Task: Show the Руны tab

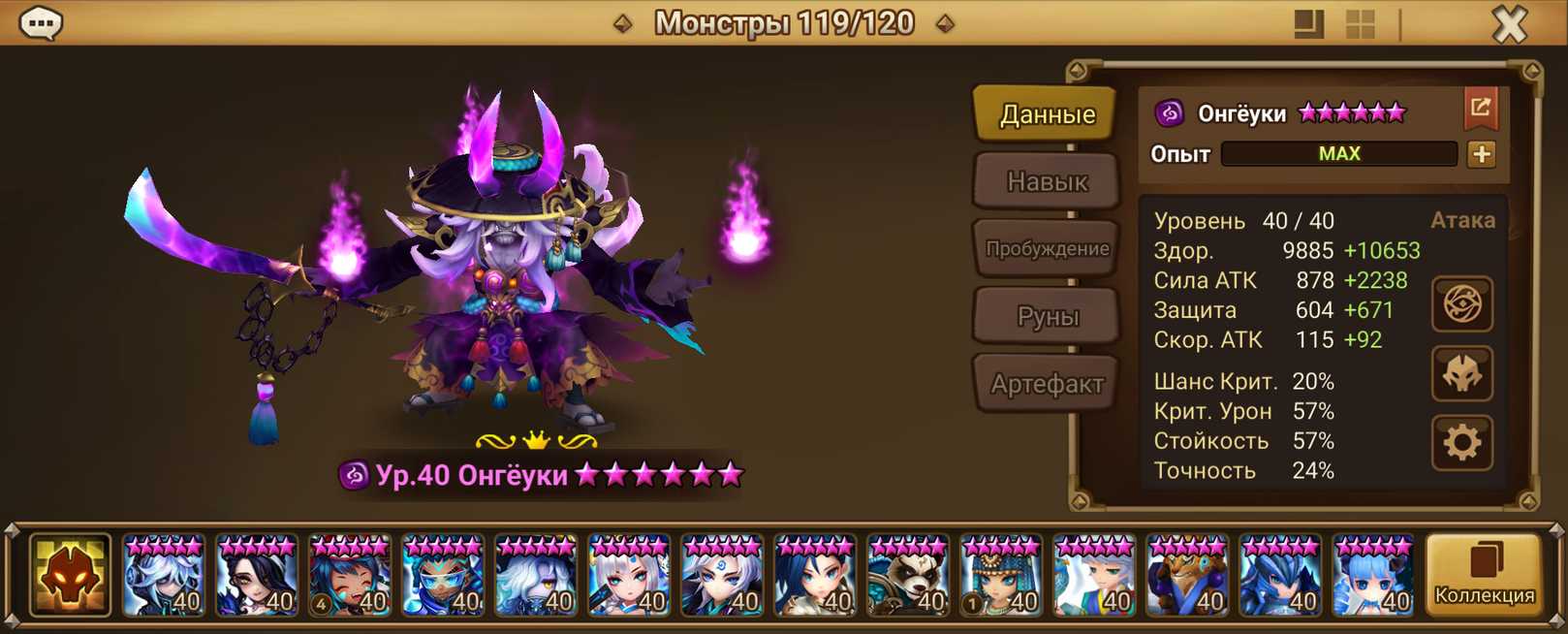Action: [1047, 316]
